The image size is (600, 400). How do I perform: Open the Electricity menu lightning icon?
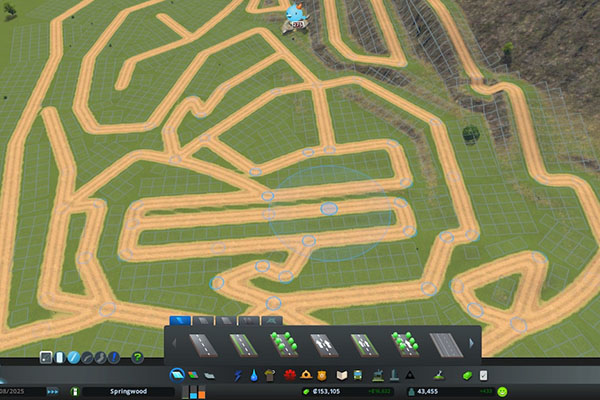(237, 375)
